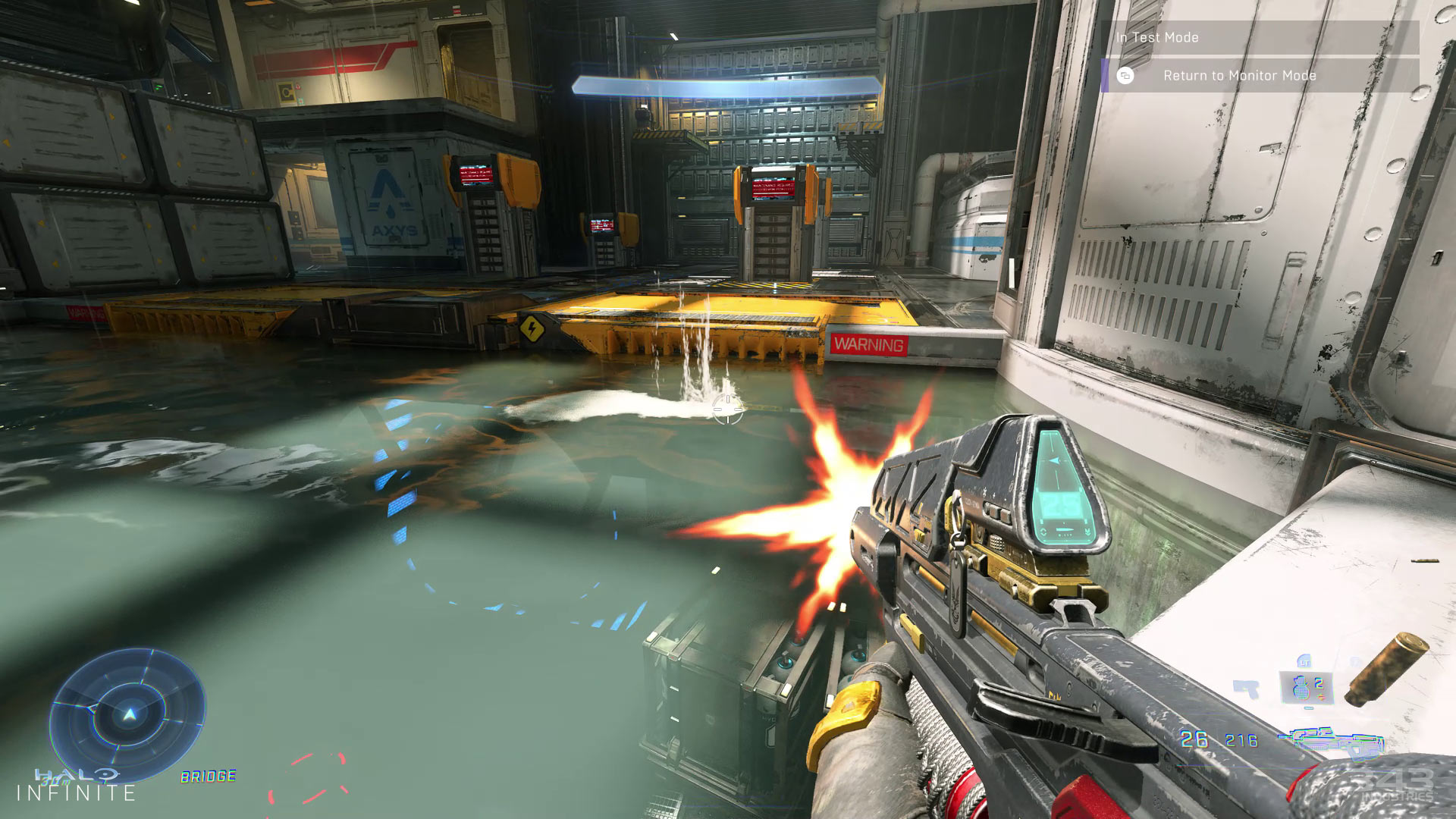Click the assault rifle weapon icon
The image size is (1456, 819).
pos(1329,740)
